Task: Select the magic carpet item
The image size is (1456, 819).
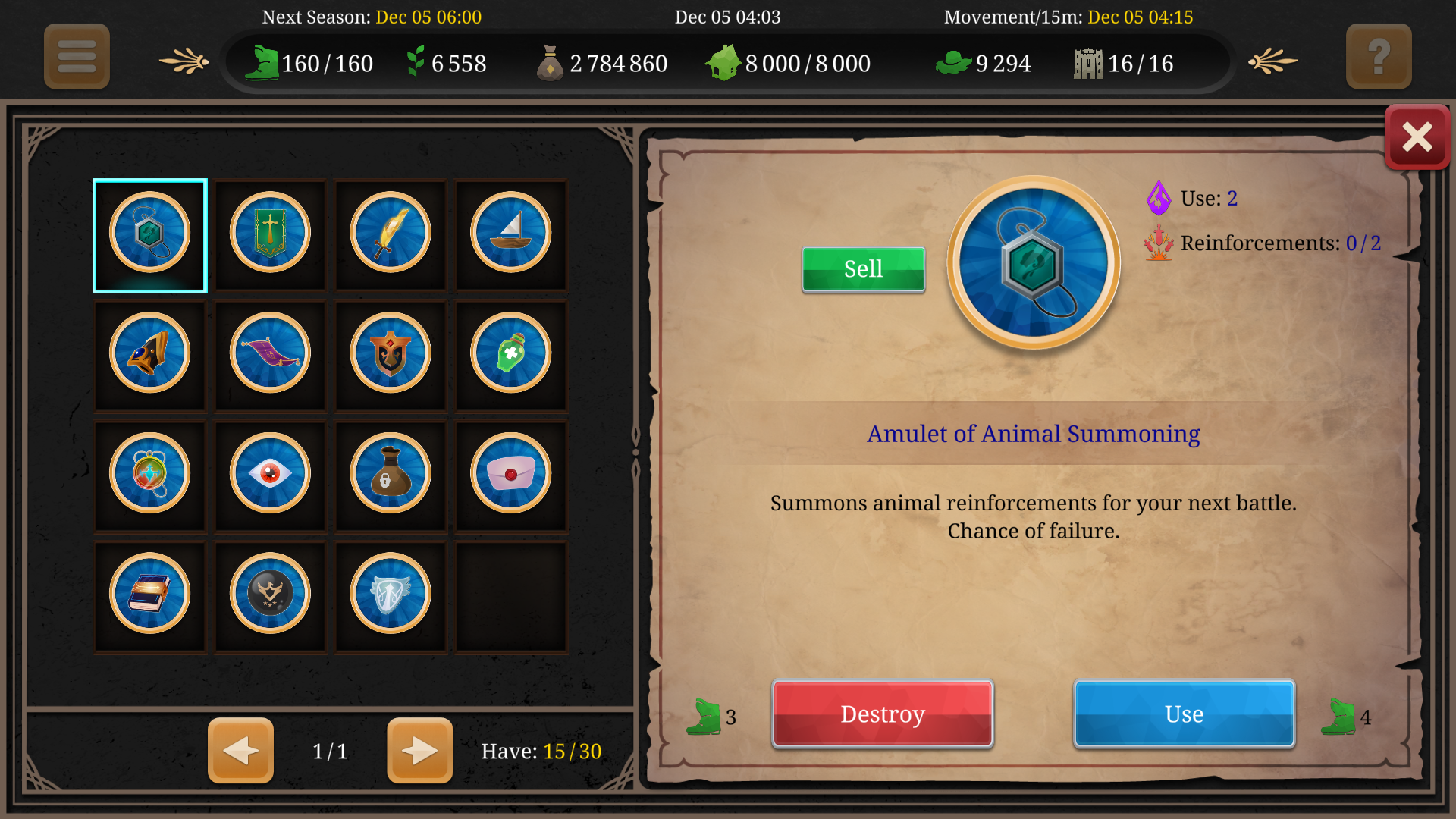Action: pyautogui.click(x=269, y=355)
